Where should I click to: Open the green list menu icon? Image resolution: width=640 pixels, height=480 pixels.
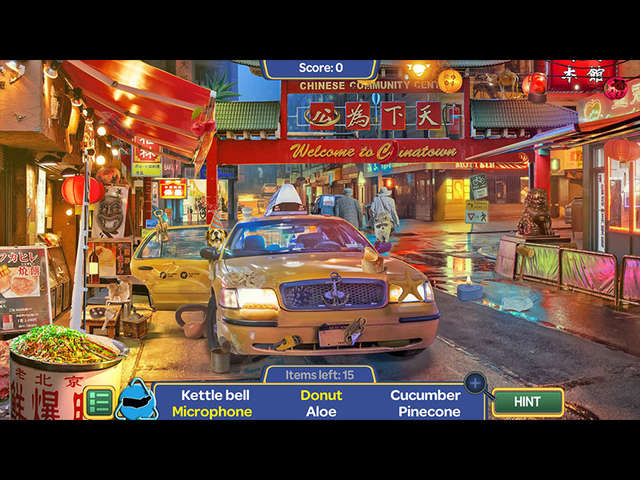tap(98, 402)
